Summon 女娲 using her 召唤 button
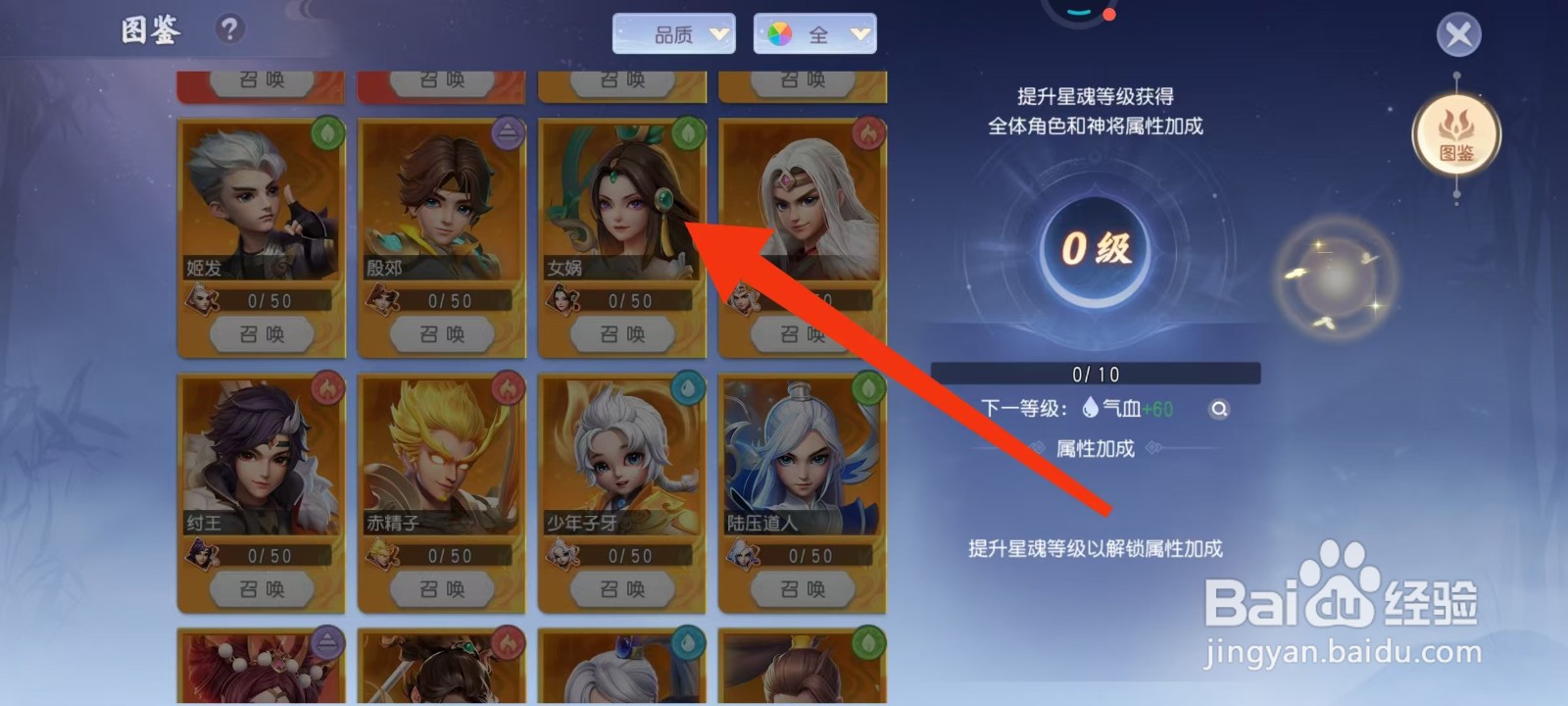The image size is (1568, 706). 621,333
